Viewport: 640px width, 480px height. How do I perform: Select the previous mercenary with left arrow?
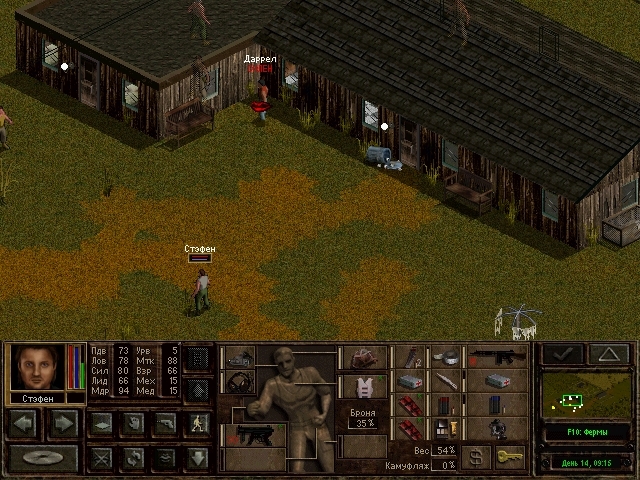coord(24,423)
